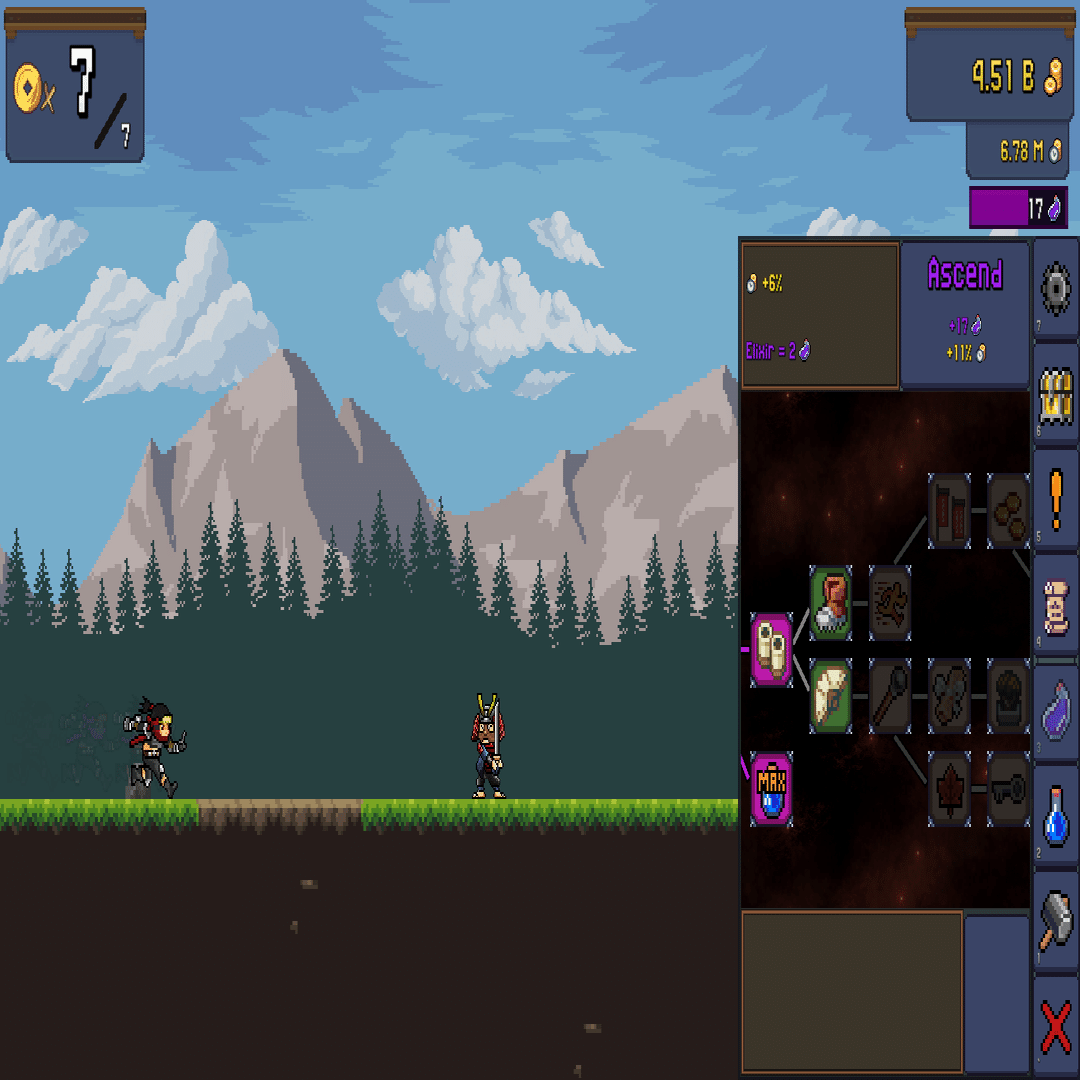Choose the locked maple leaf upgrade node

[x=949, y=789]
